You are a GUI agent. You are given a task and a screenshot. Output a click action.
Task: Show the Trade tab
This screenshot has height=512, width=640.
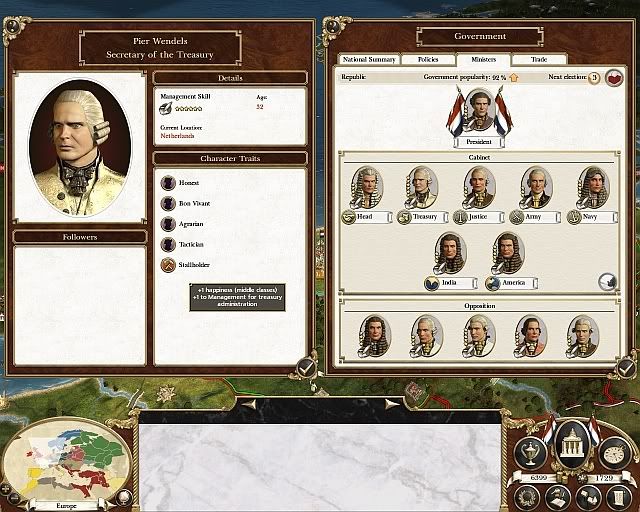[540, 60]
